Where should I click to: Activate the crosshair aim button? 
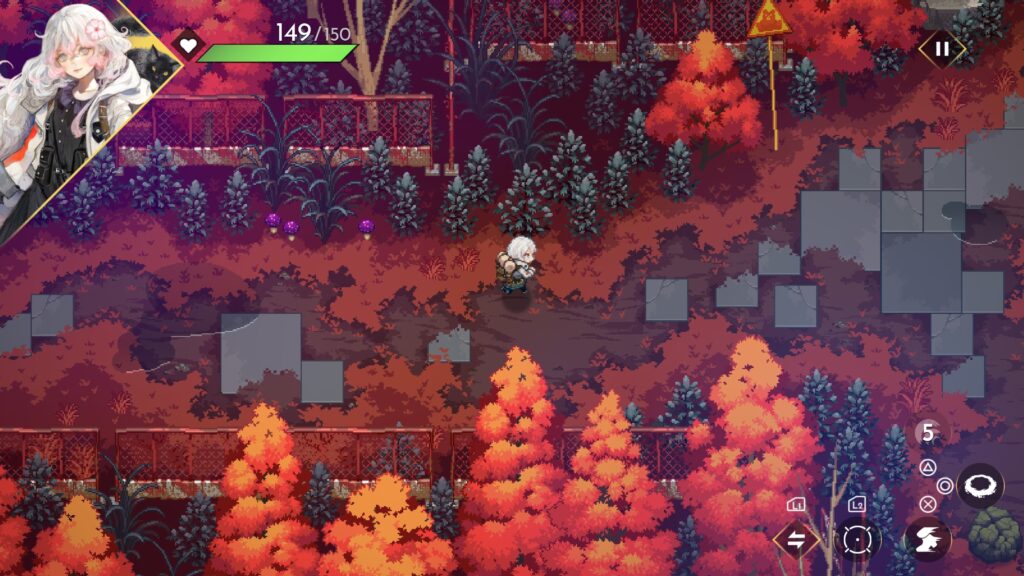click(857, 540)
